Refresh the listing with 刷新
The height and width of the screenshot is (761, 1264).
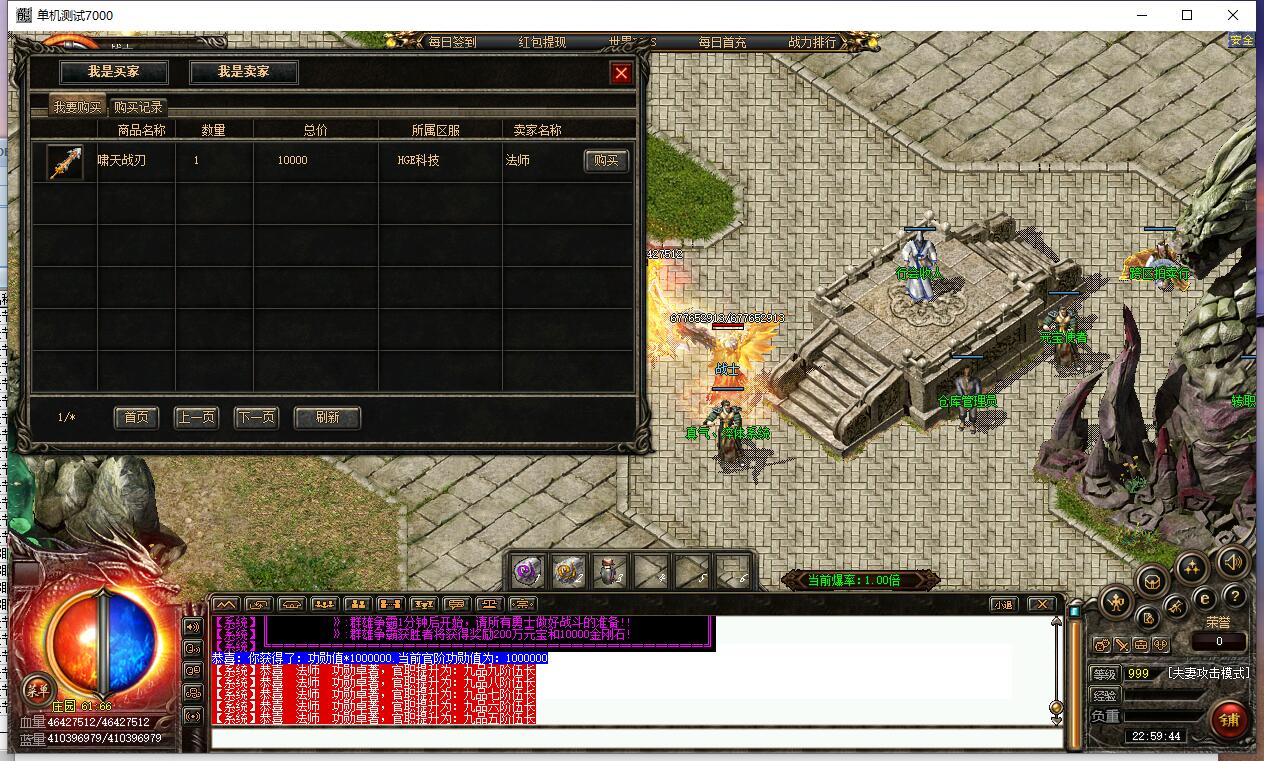[327, 417]
